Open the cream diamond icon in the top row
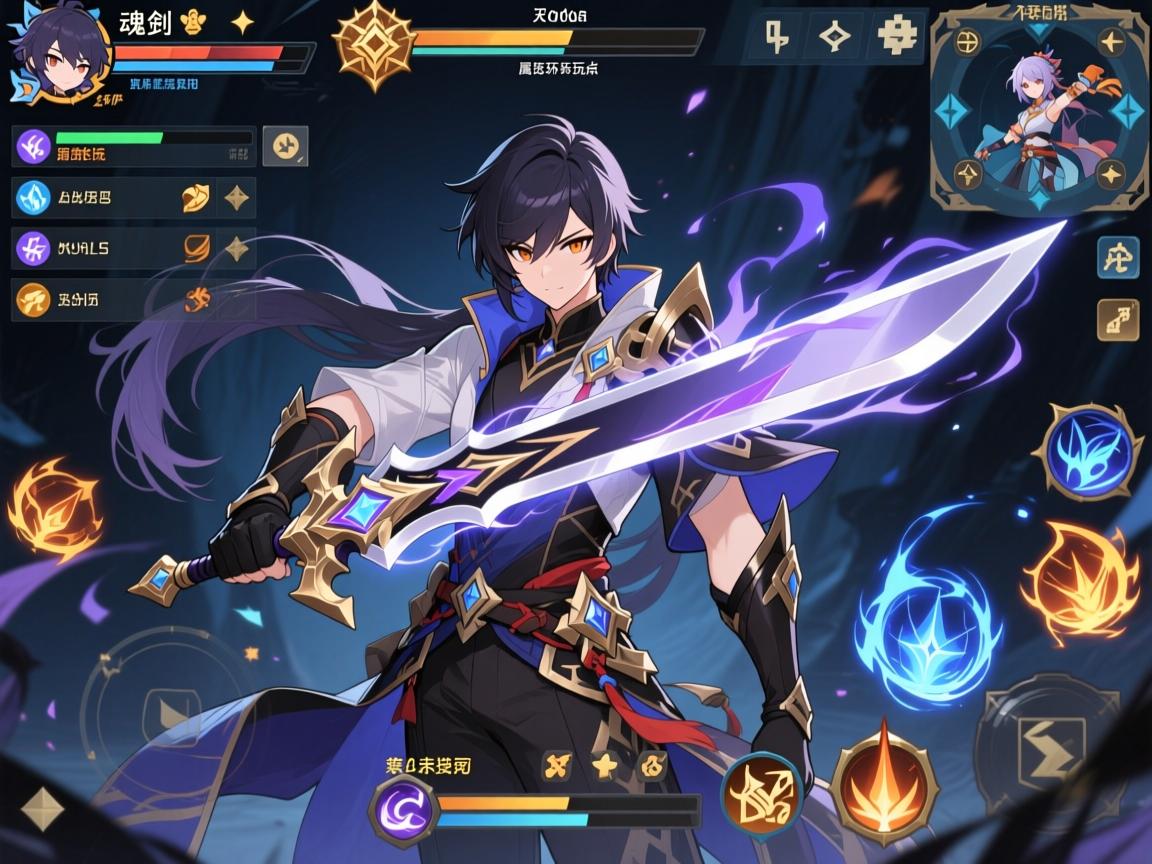The image size is (1152, 864). (833, 37)
